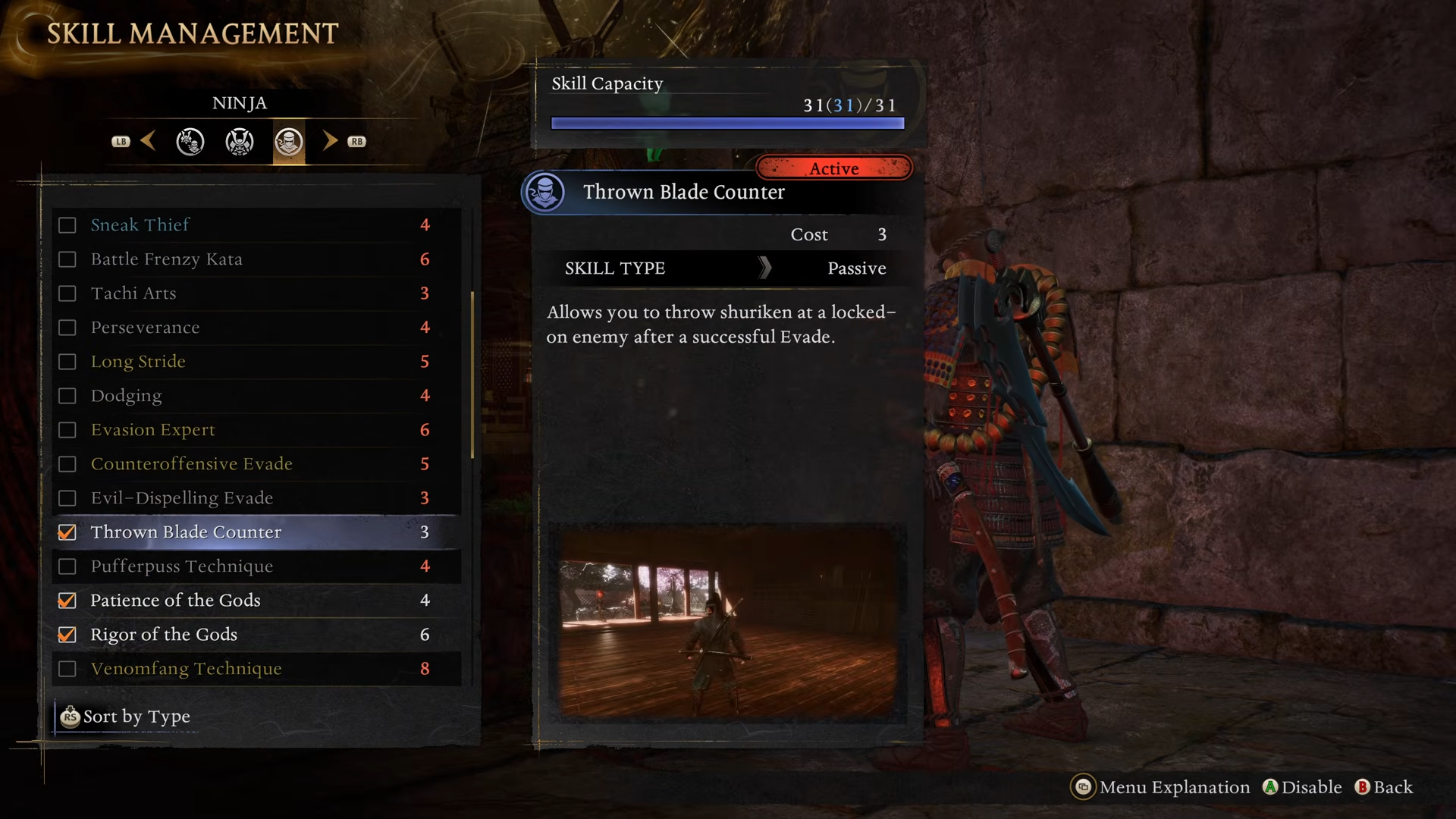This screenshot has width=1456, height=819.
Task: Enable the Long Stride skill checkbox
Action: pyautogui.click(x=67, y=362)
